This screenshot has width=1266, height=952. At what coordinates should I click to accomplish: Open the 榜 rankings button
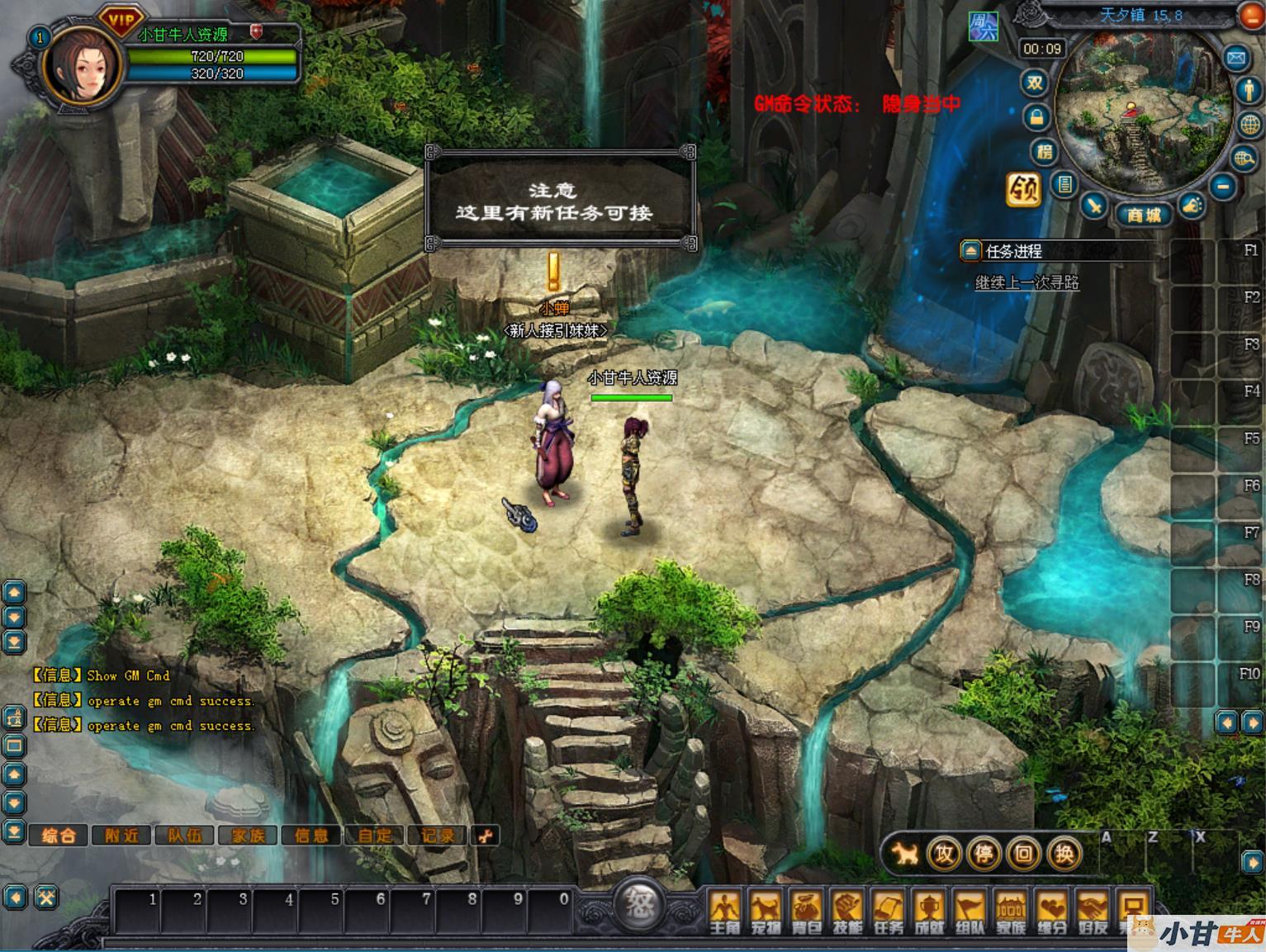1045,152
